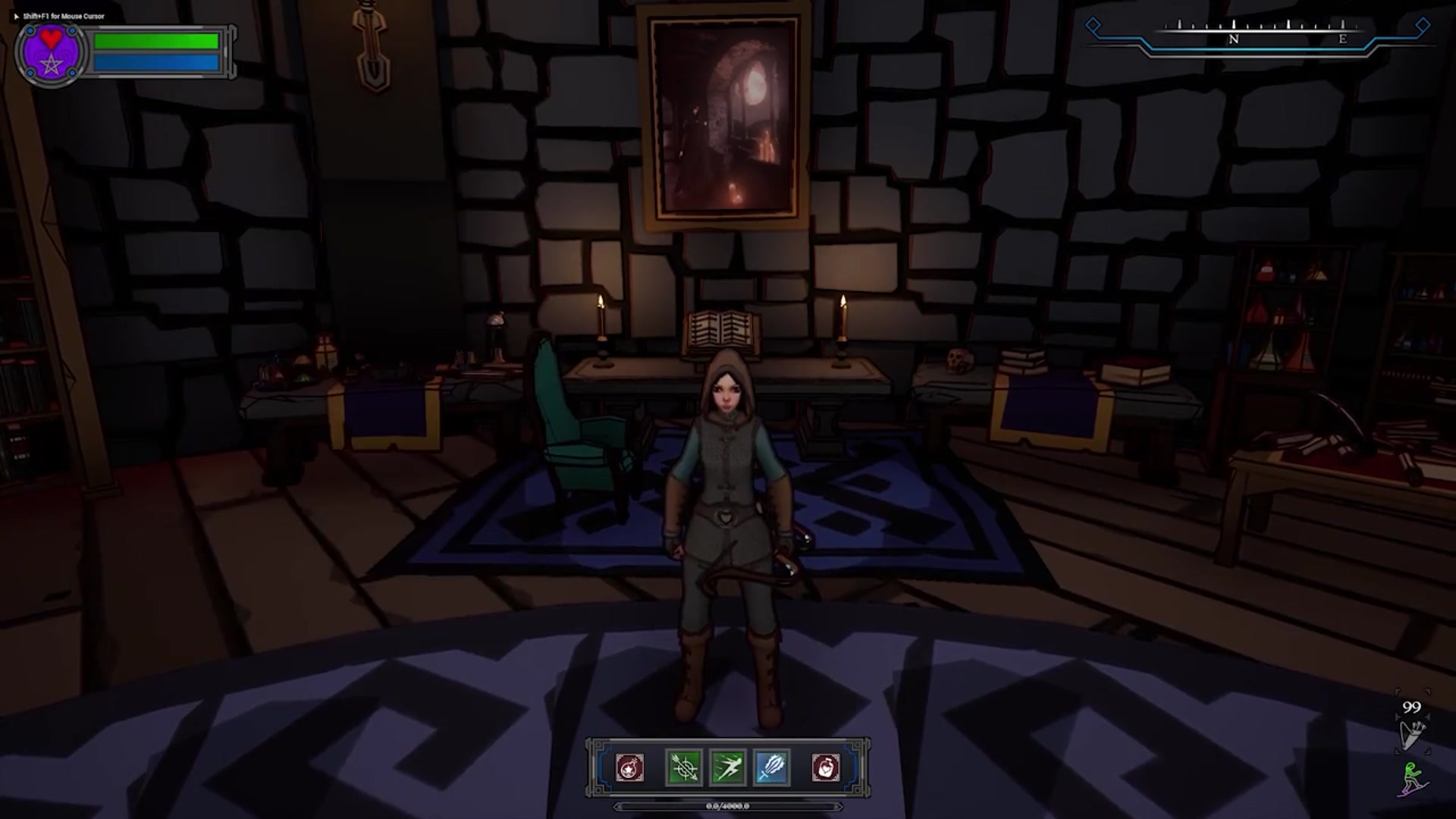This screenshot has height=819, width=1456.
Task: Click the compass strip showing N and E
Action: (1259, 35)
